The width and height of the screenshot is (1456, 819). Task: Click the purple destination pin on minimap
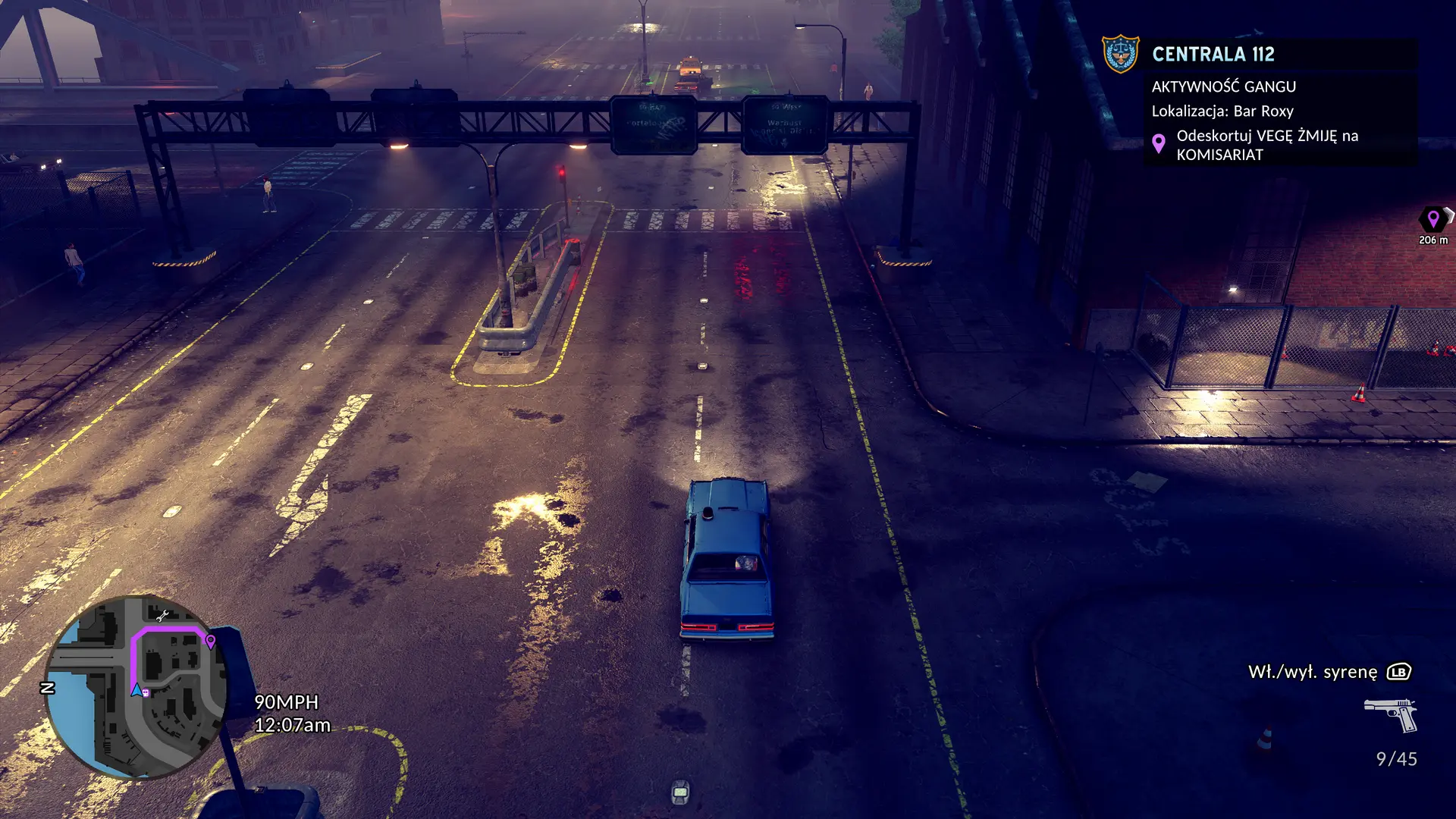pos(211,642)
